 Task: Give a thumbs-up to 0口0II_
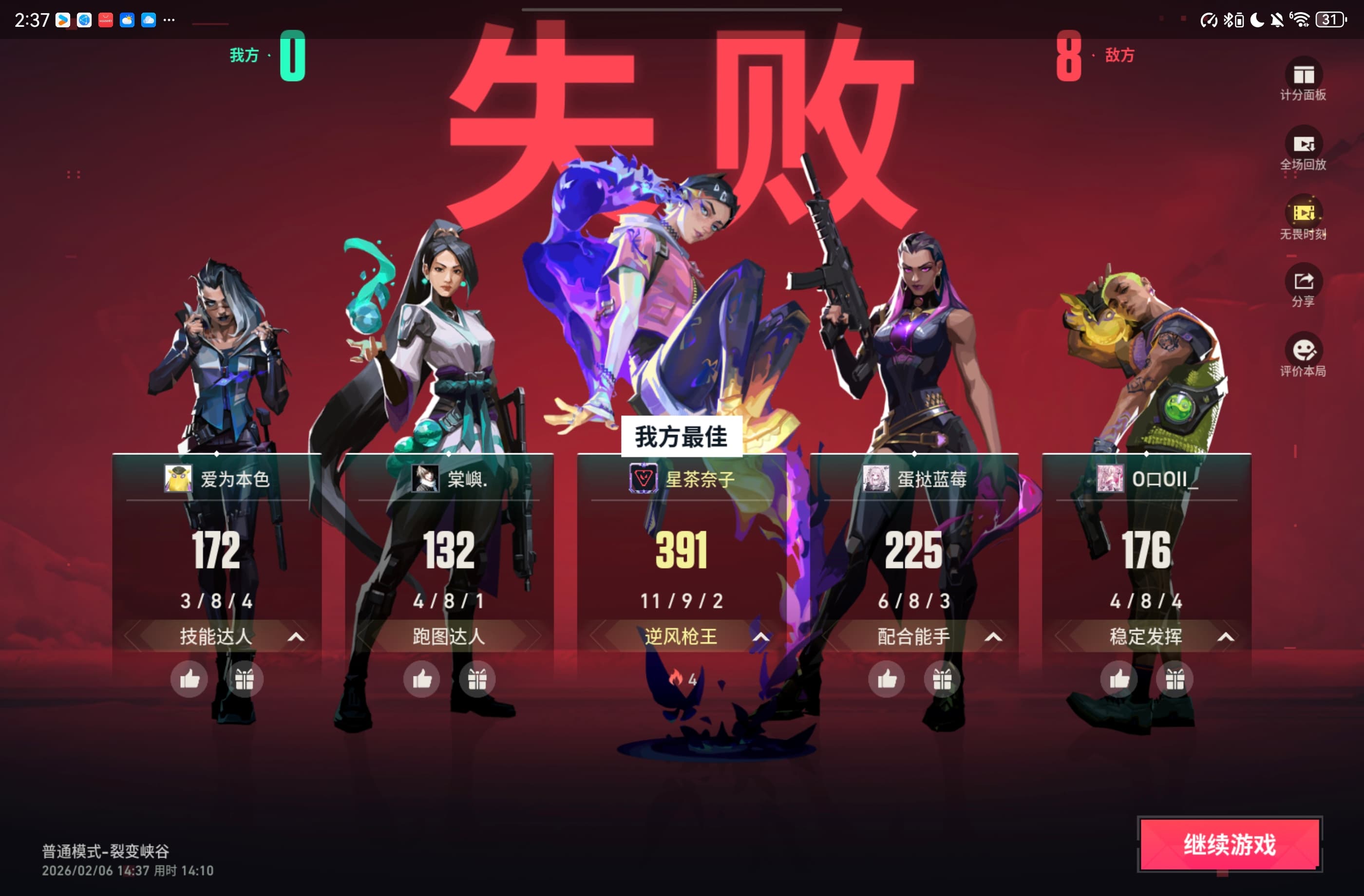pos(1118,679)
